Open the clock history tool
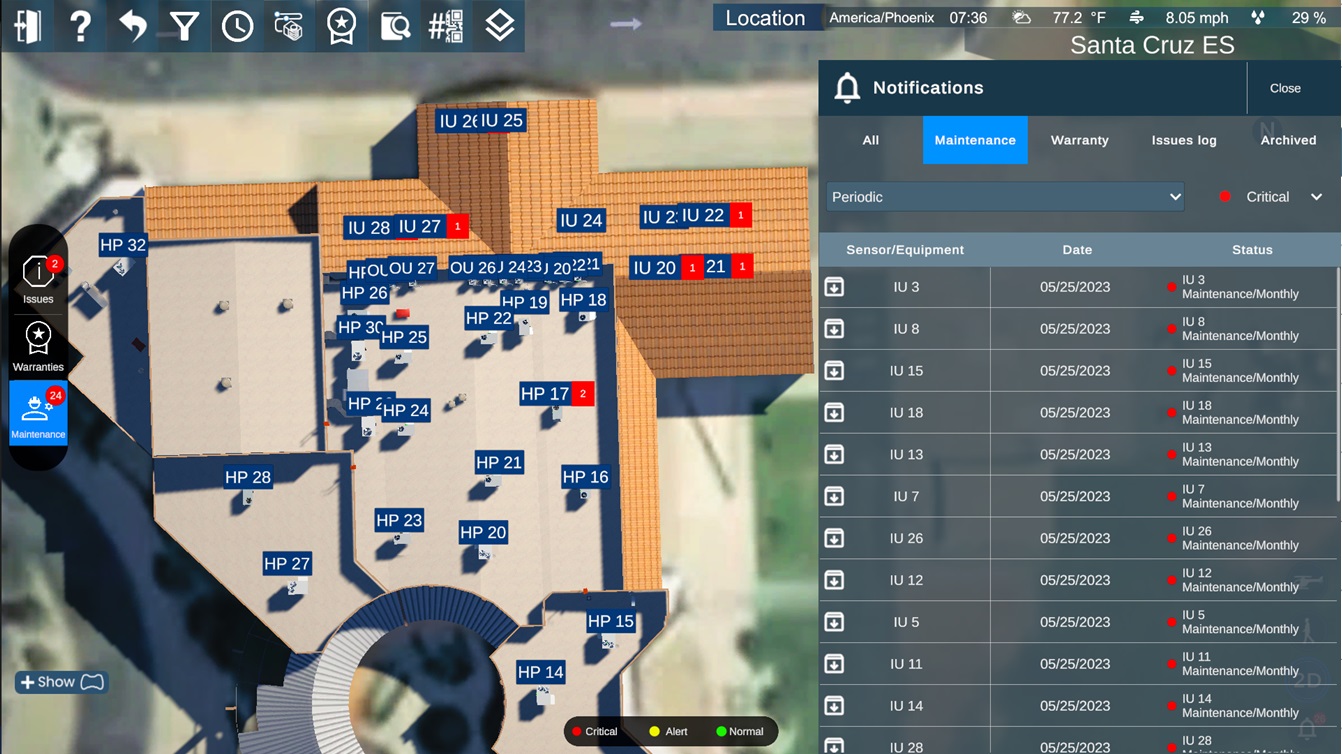The height and width of the screenshot is (754, 1342). pos(237,26)
